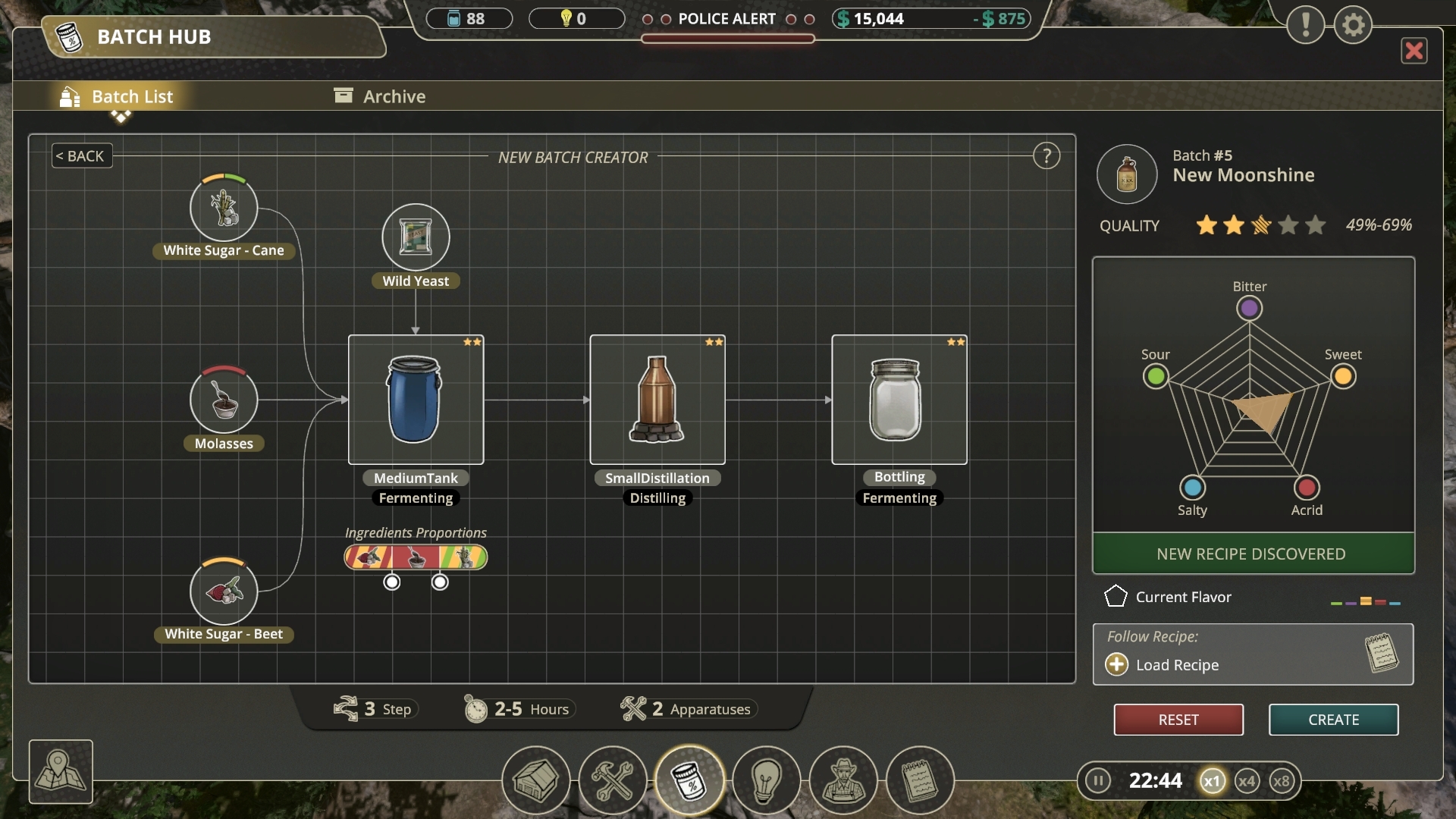Open the map icon in bottom left corner
Image resolution: width=1456 pixels, height=819 pixels.
[x=61, y=771]
